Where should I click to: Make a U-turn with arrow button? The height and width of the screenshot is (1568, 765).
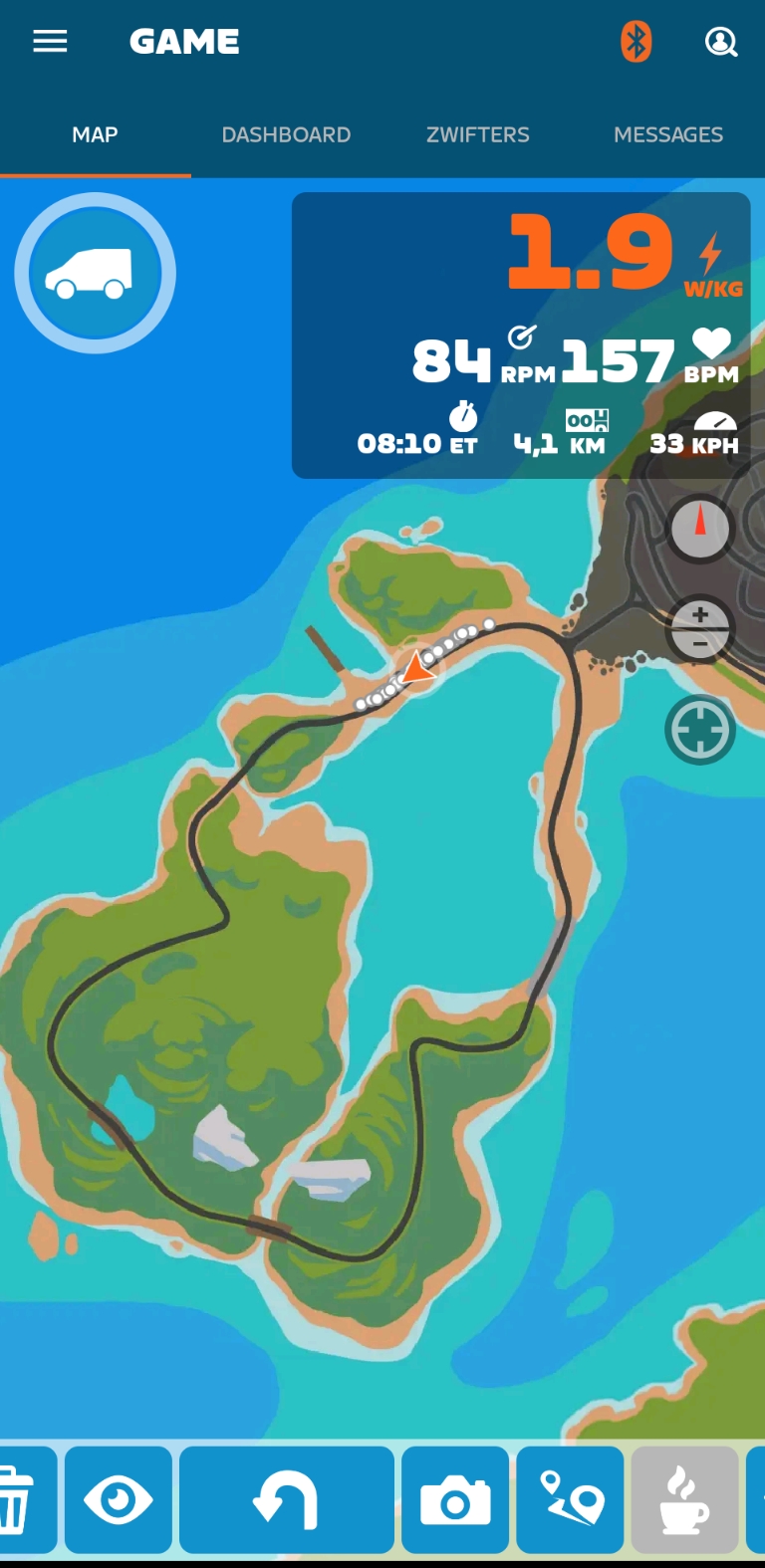[x=287, y=1499]
